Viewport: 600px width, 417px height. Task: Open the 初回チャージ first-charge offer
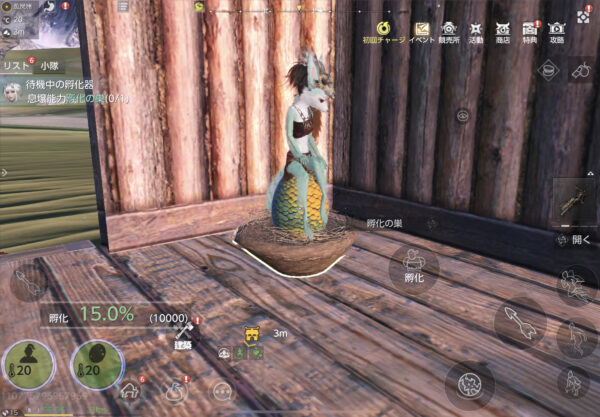[384, 31]
